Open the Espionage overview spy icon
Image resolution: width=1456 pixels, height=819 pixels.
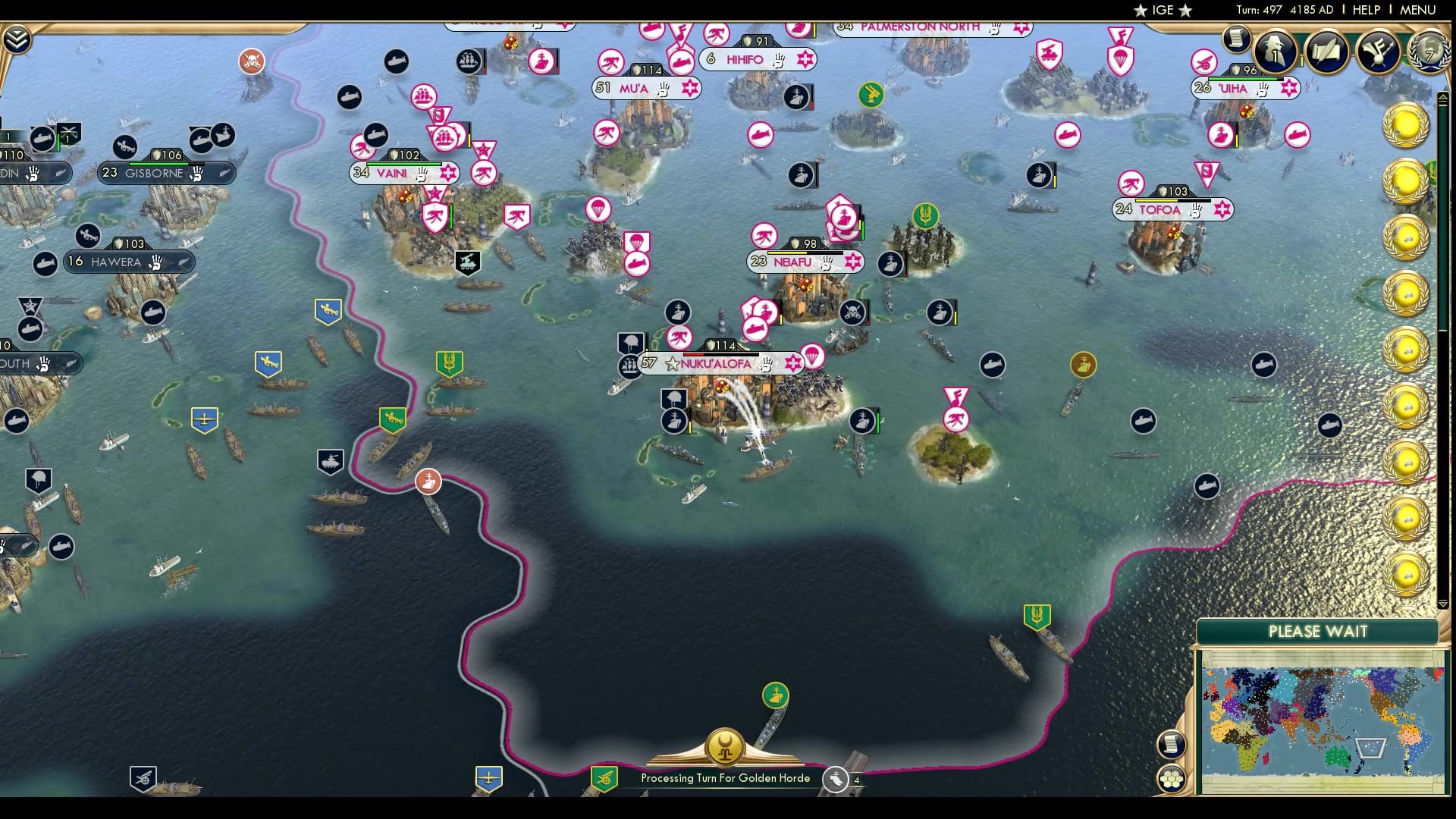tap(1276, 53)
